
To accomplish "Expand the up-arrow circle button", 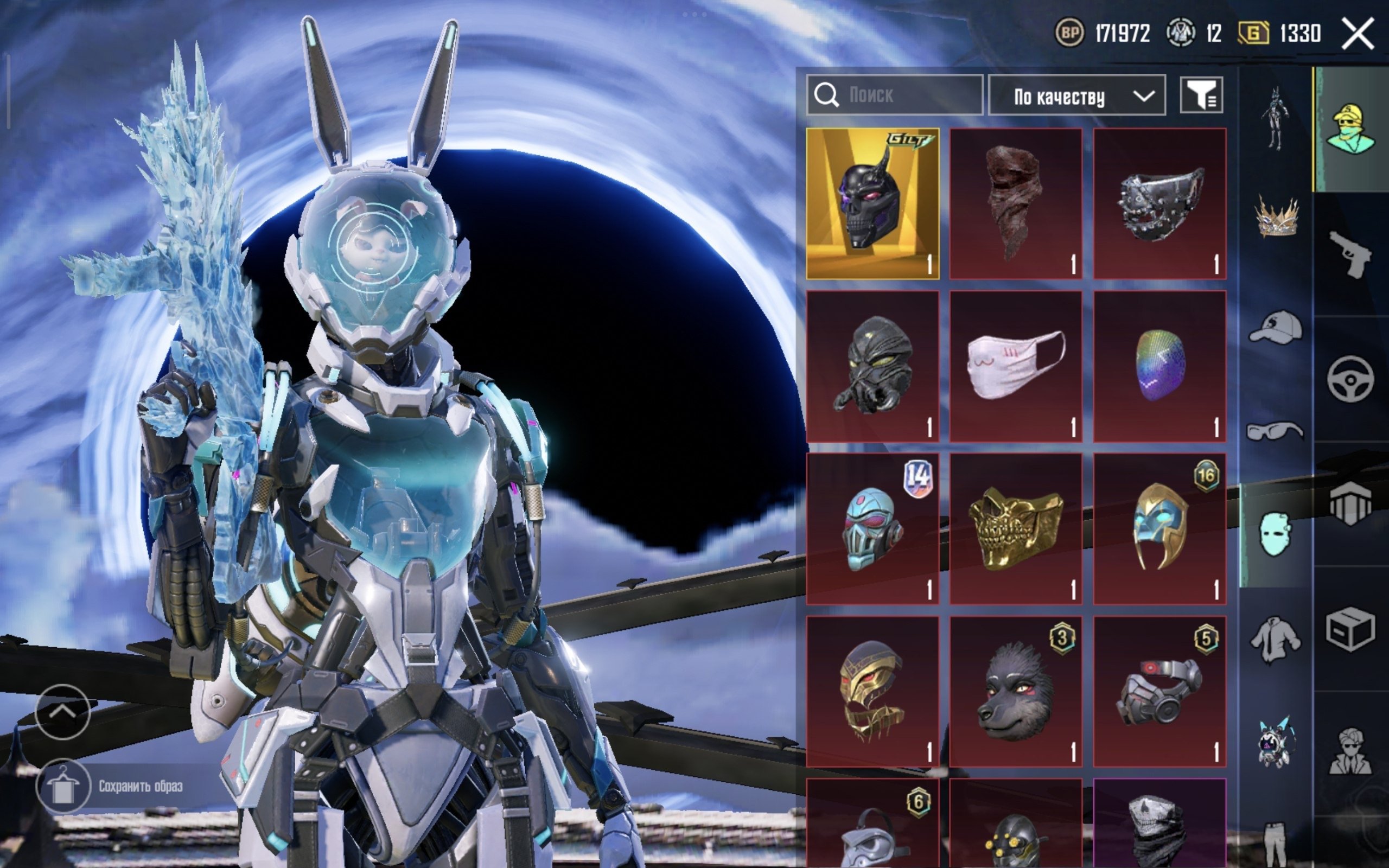I will (x=62, y=712).
